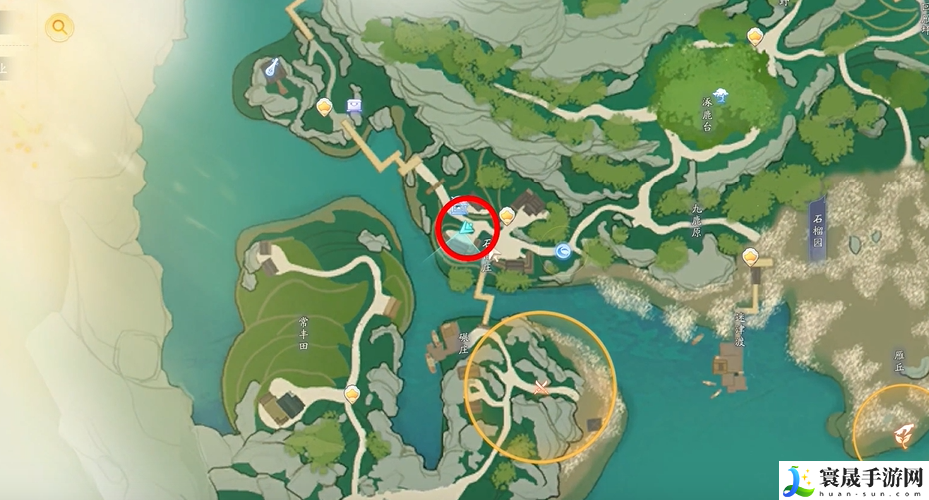The image size is (929, 500).
Task: Select the yellow waypoint beside the lute island
Action: [324, 106]
